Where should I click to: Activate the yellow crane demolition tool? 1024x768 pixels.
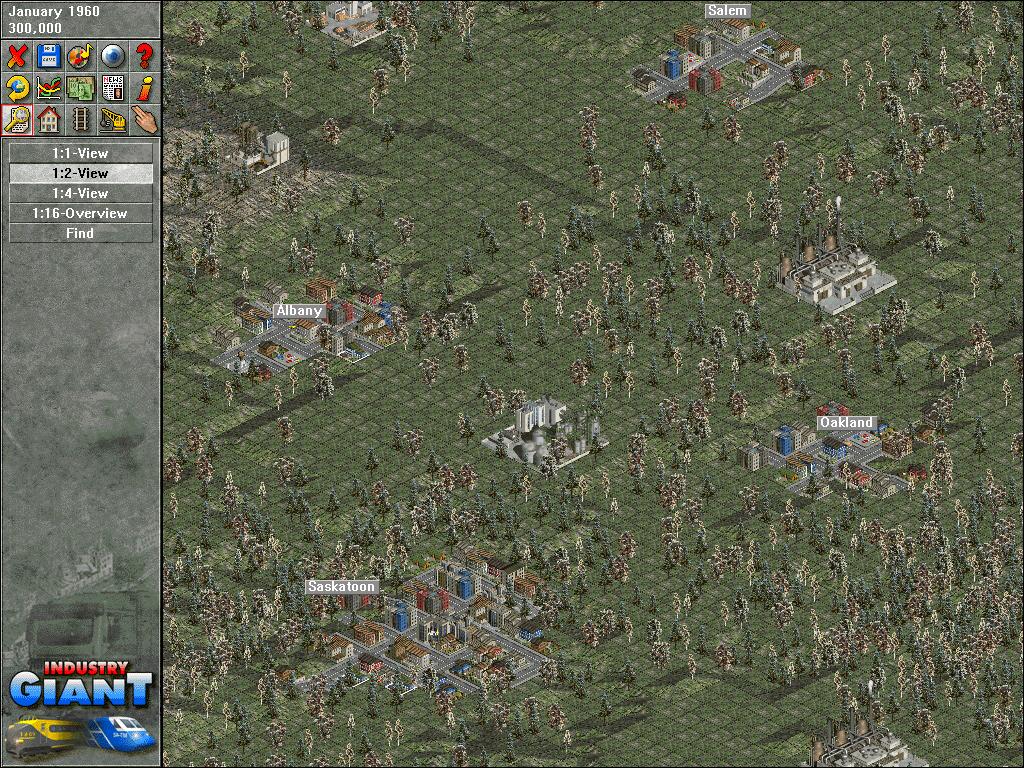click(x=113, y=120)
